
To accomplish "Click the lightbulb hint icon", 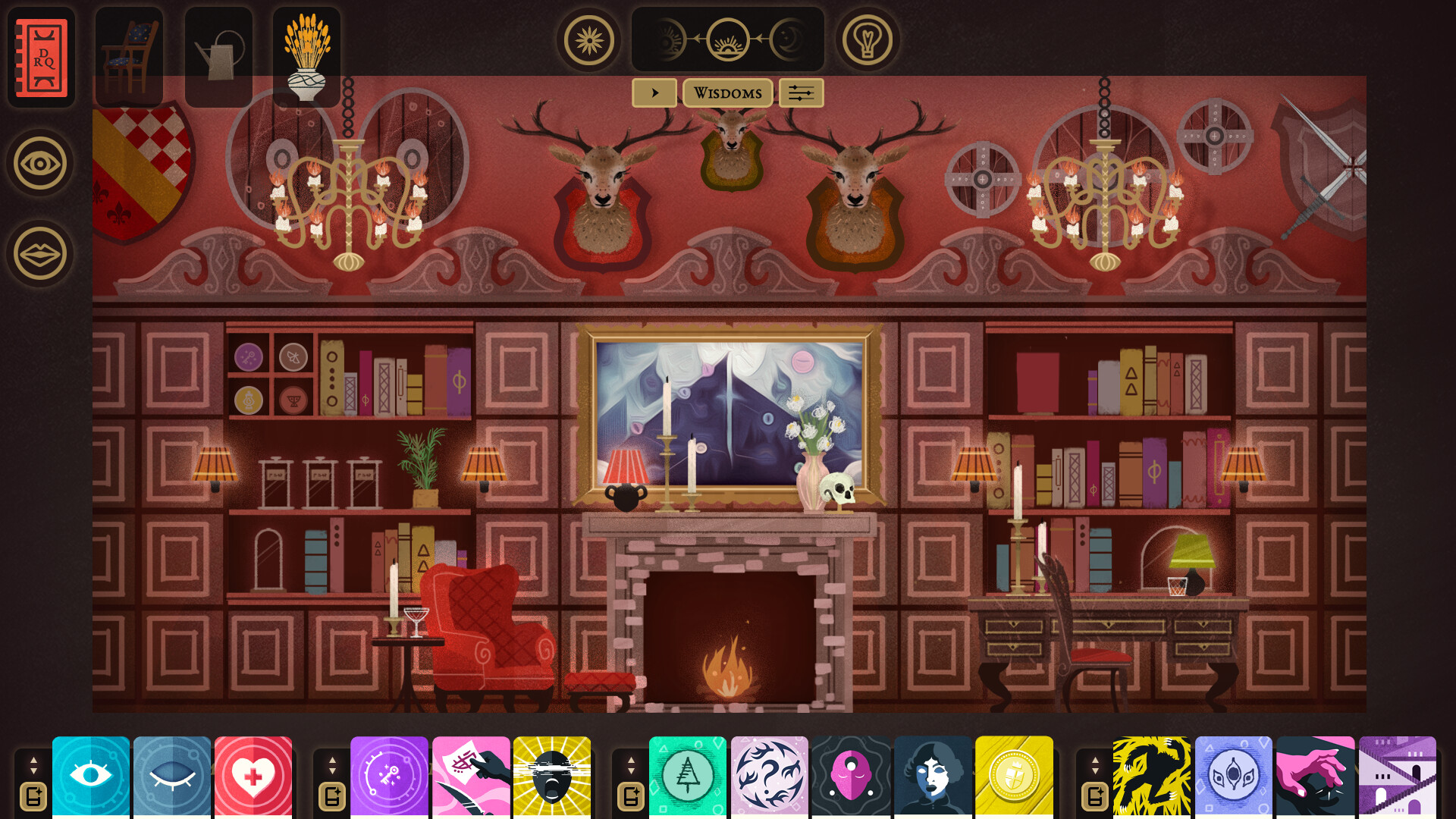I will (x=867, y=40).
